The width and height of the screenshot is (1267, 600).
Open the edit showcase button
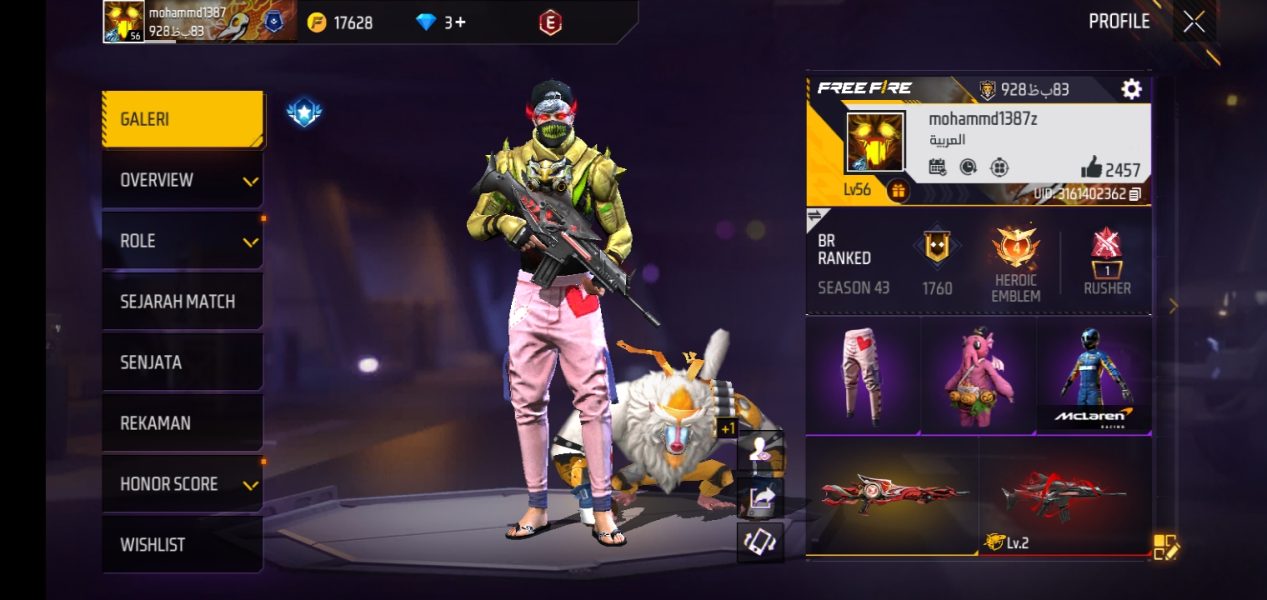pyautogui.click(x=1166, y=547)
